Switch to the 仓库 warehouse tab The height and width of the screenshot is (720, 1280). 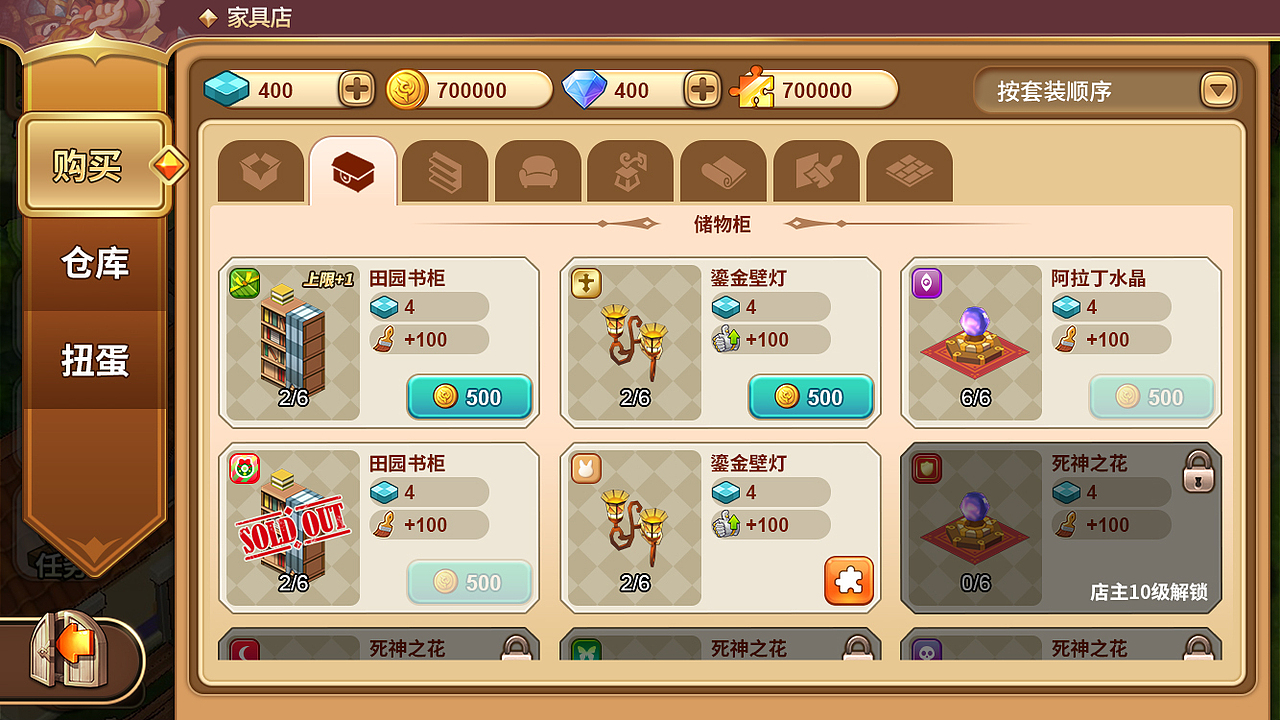coord(97,264)
